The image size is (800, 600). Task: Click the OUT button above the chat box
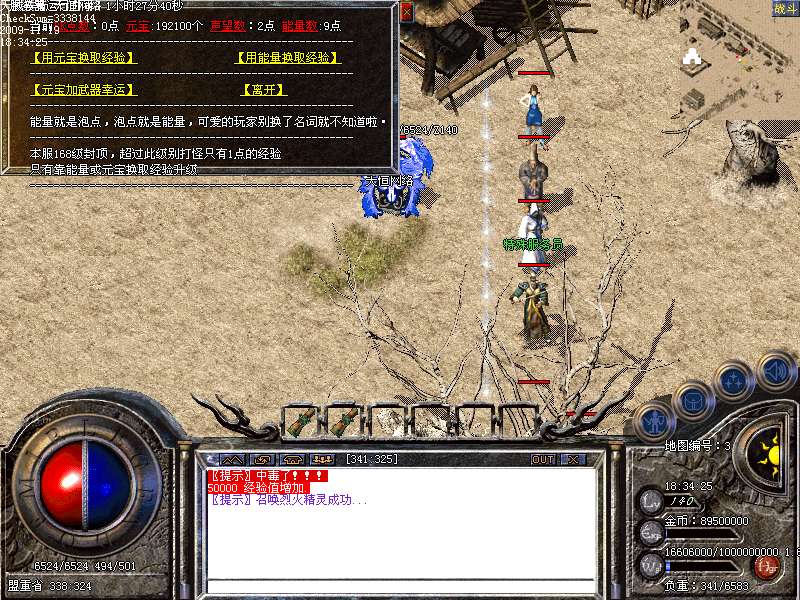click(543, 459)
